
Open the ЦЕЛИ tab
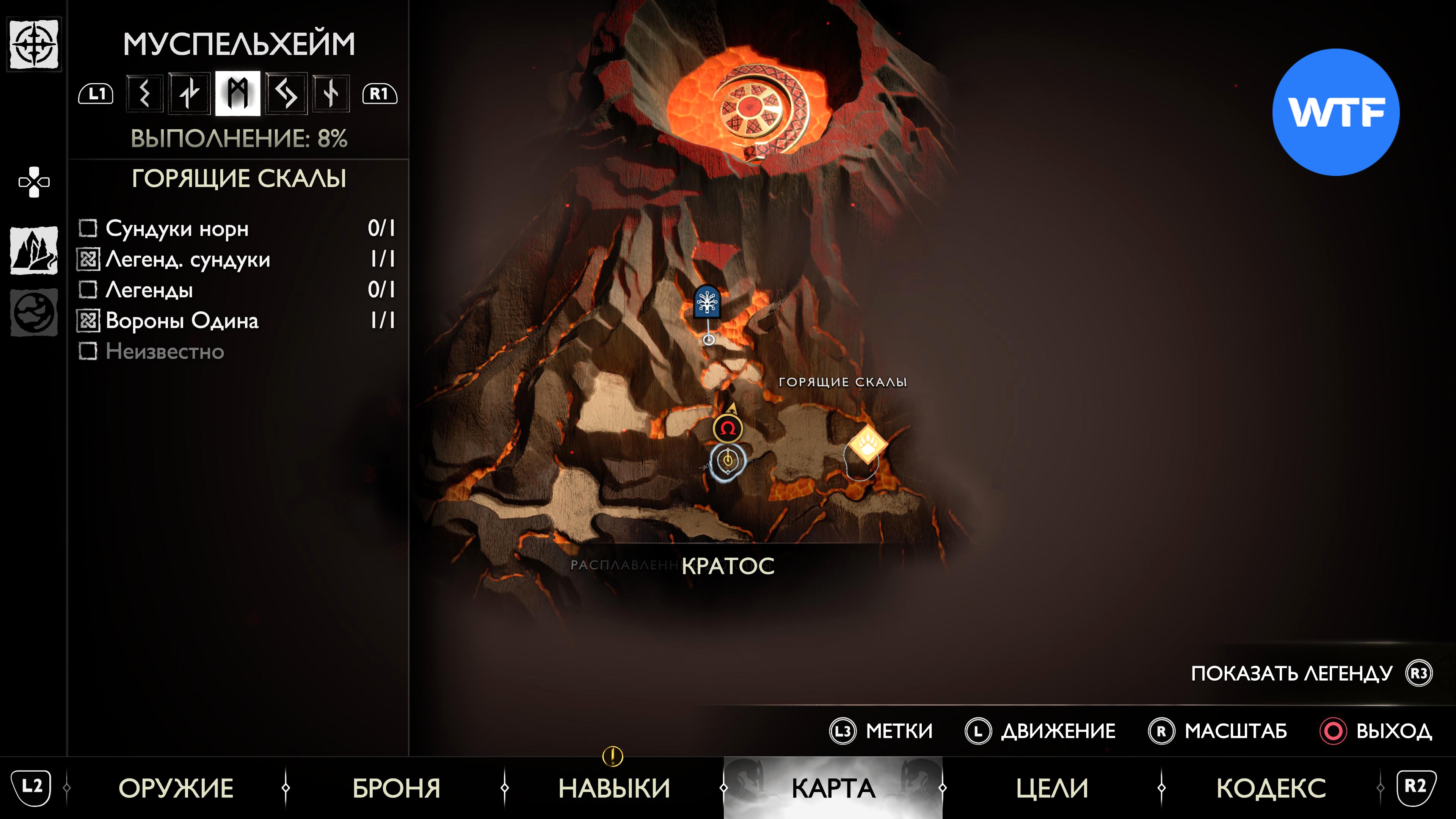pyautogui.click(x=1052, y=788)
